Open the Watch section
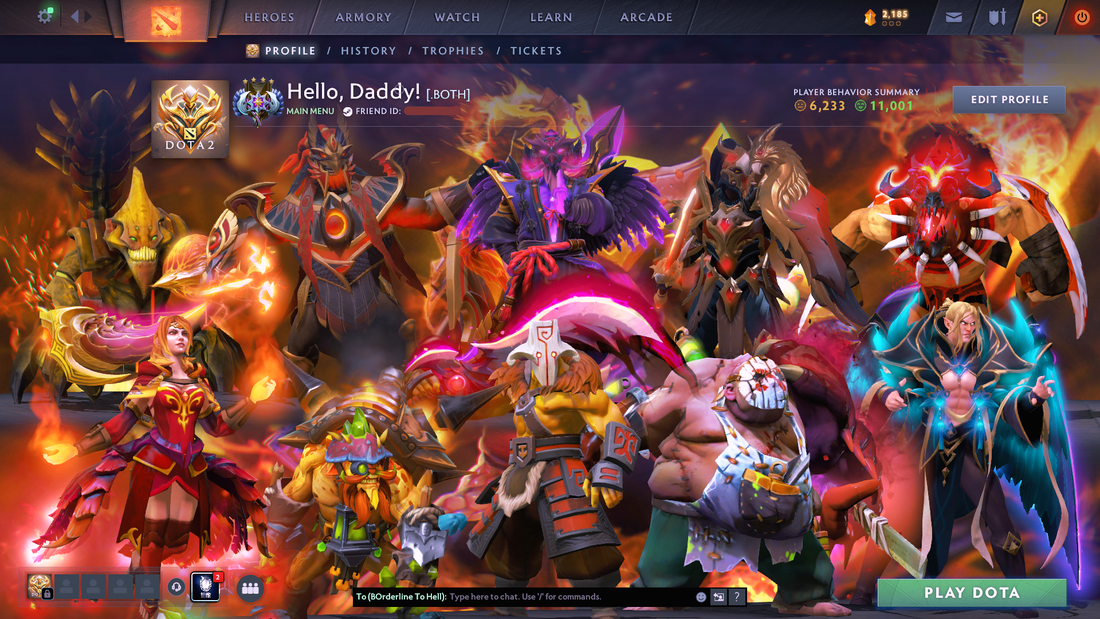This screenshot has height=619, width=1100. coord(457,17)
